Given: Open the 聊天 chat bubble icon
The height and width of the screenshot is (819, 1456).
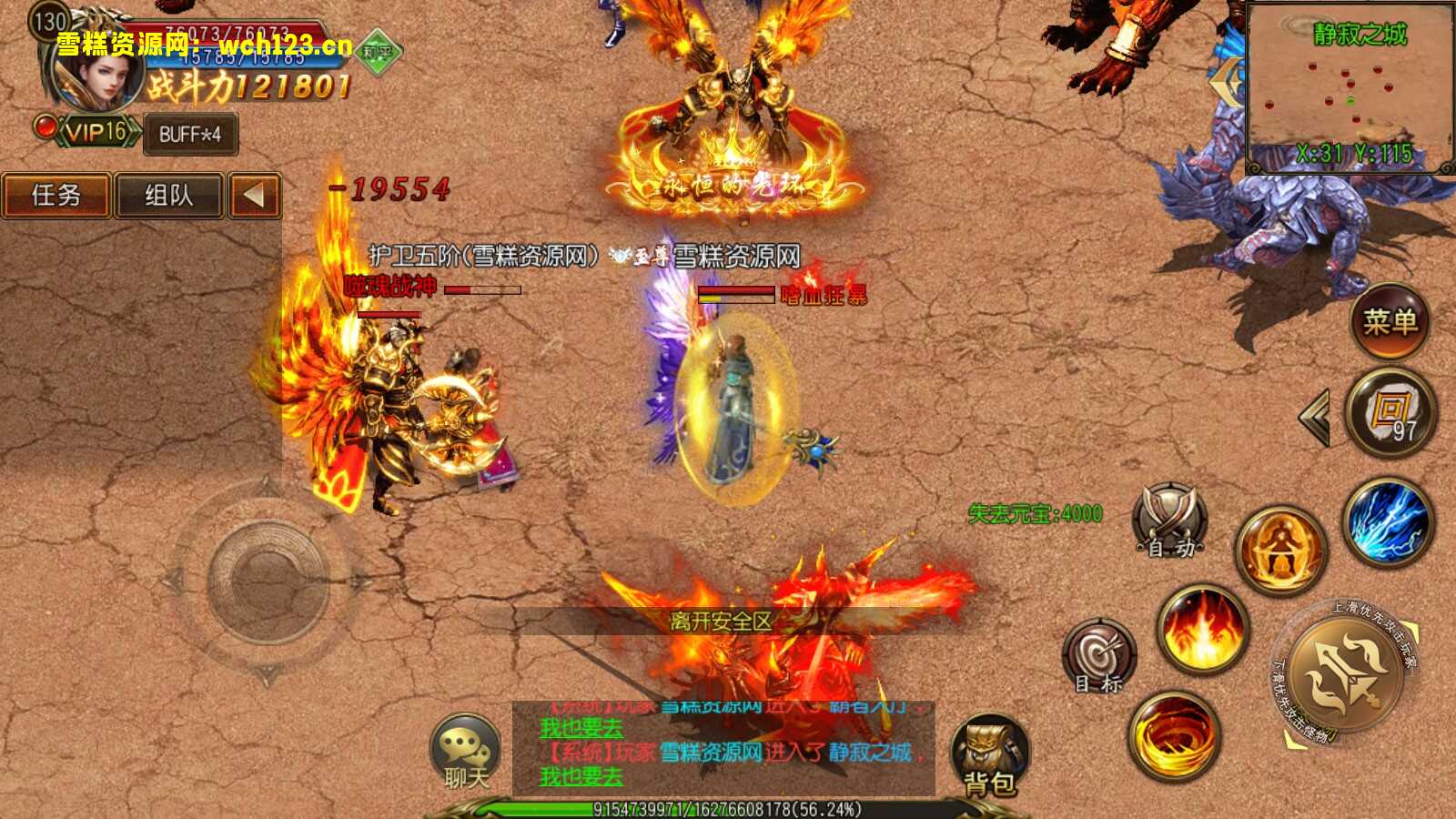Looking at the screenshot, I should click(466, 748).
